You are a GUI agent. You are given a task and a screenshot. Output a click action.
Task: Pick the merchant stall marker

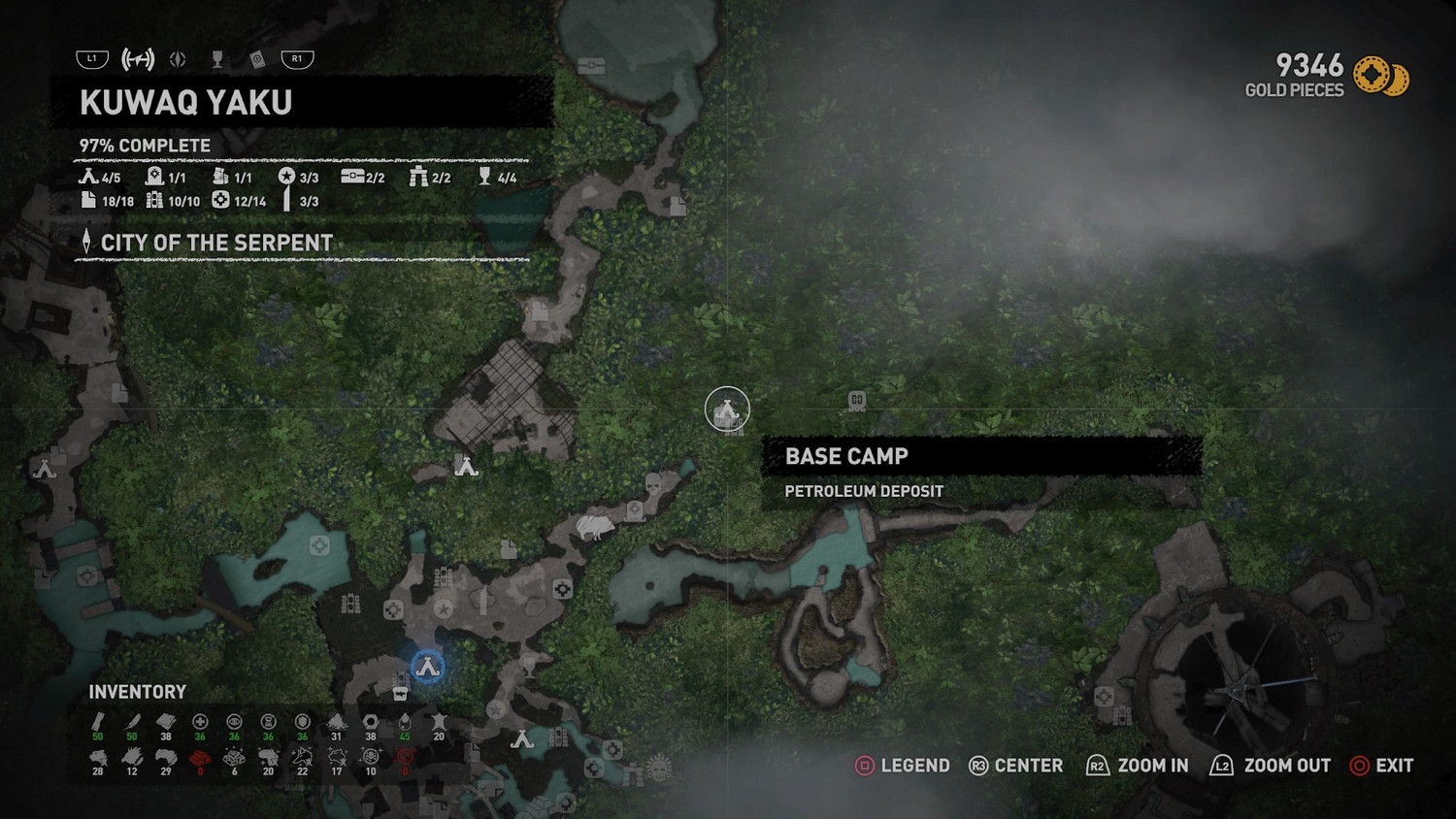[x=400, y=694]
